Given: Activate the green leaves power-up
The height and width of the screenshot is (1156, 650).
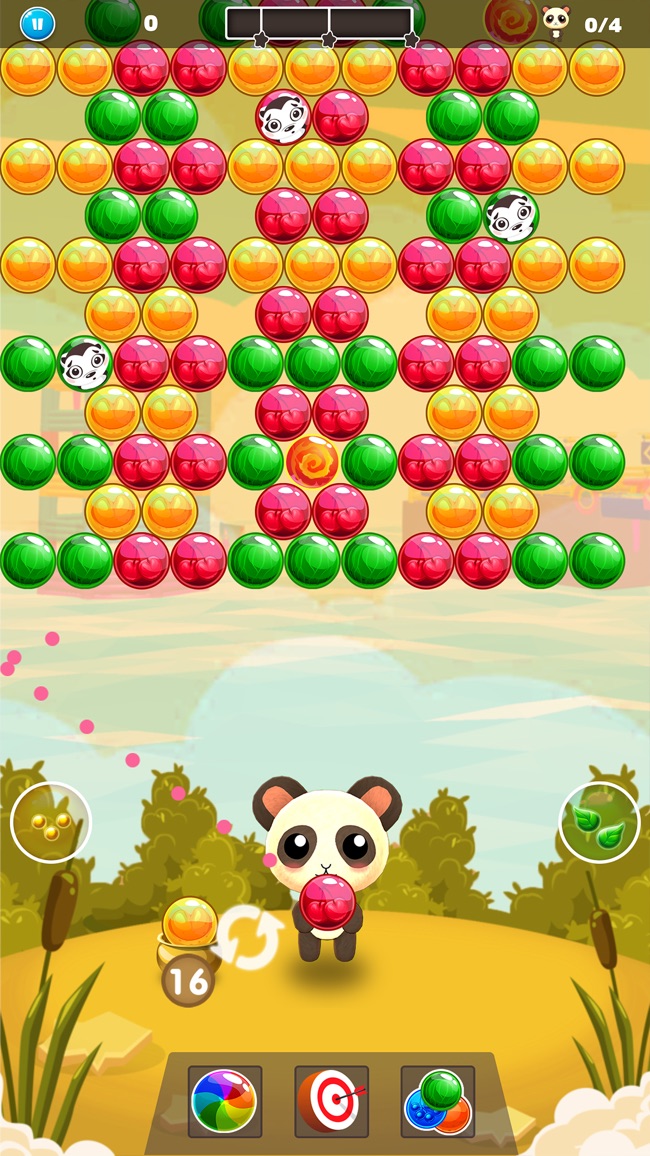Looking at the screenshot, I should pyautogui.click(x=599, y=822).
